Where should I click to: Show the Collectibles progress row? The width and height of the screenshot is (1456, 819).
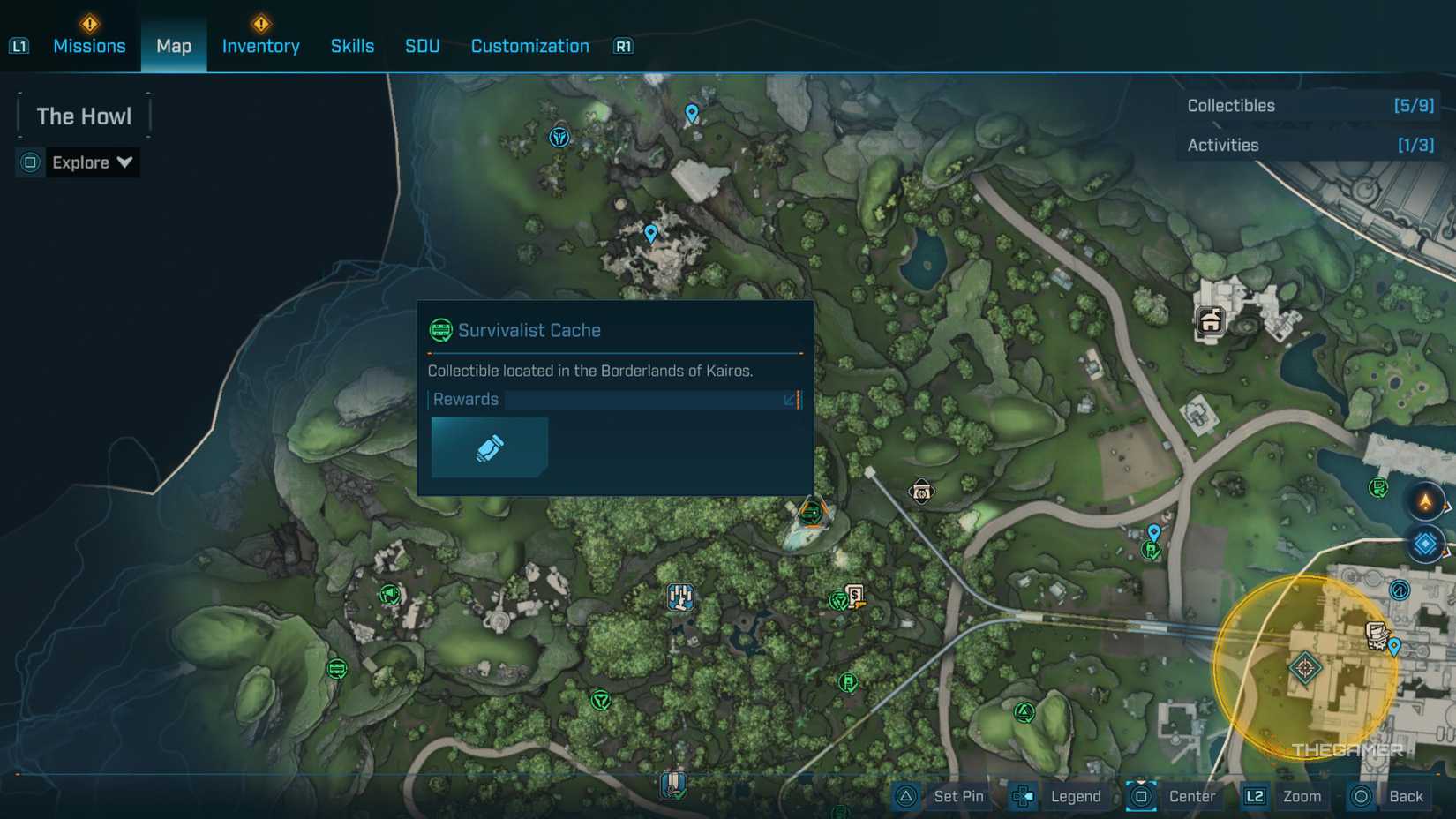coord(1309,106)
